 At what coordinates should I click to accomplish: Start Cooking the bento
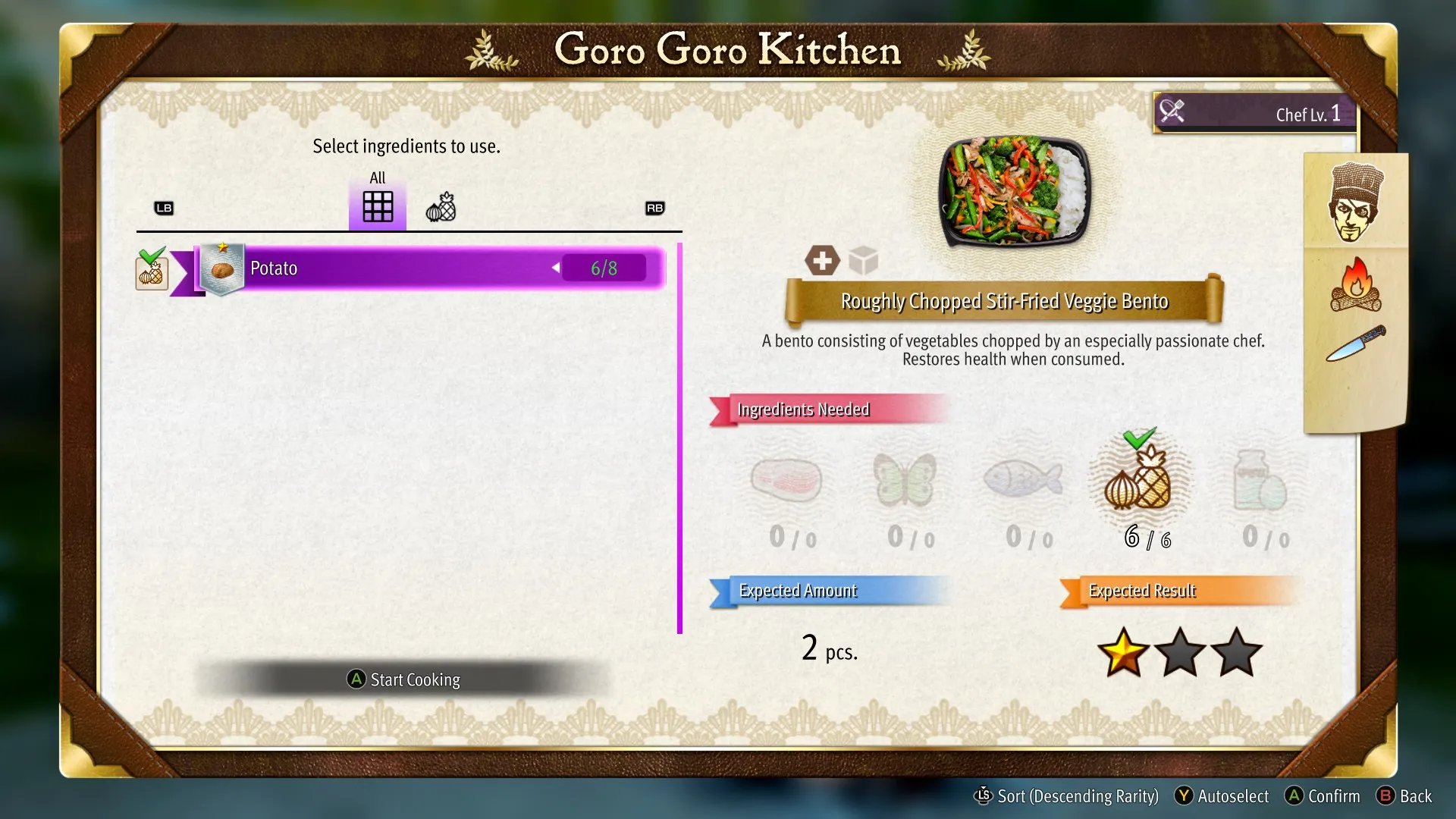[x=404, y=679]
